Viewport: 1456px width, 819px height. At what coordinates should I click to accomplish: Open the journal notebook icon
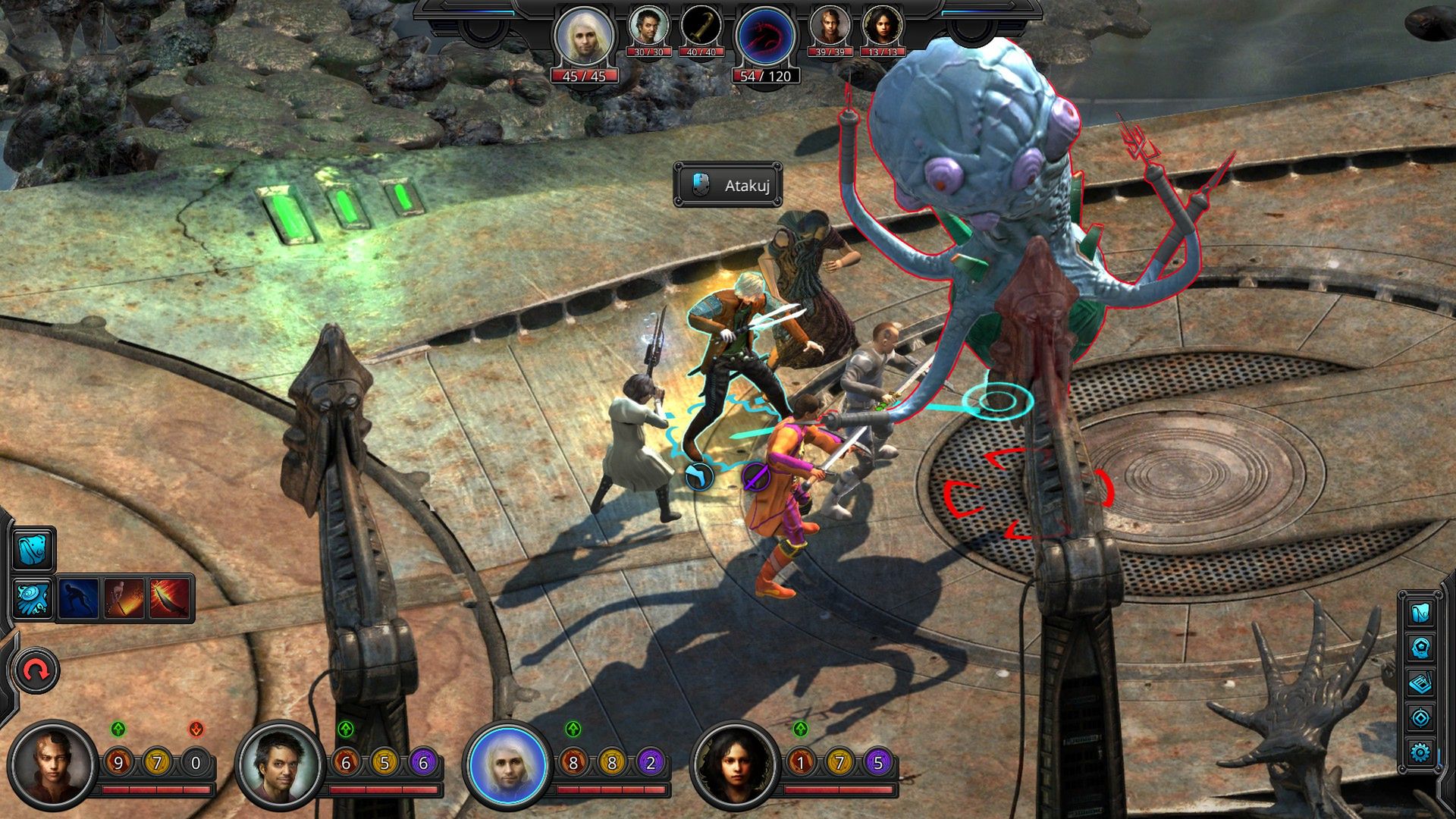(x=1420, y=682)
